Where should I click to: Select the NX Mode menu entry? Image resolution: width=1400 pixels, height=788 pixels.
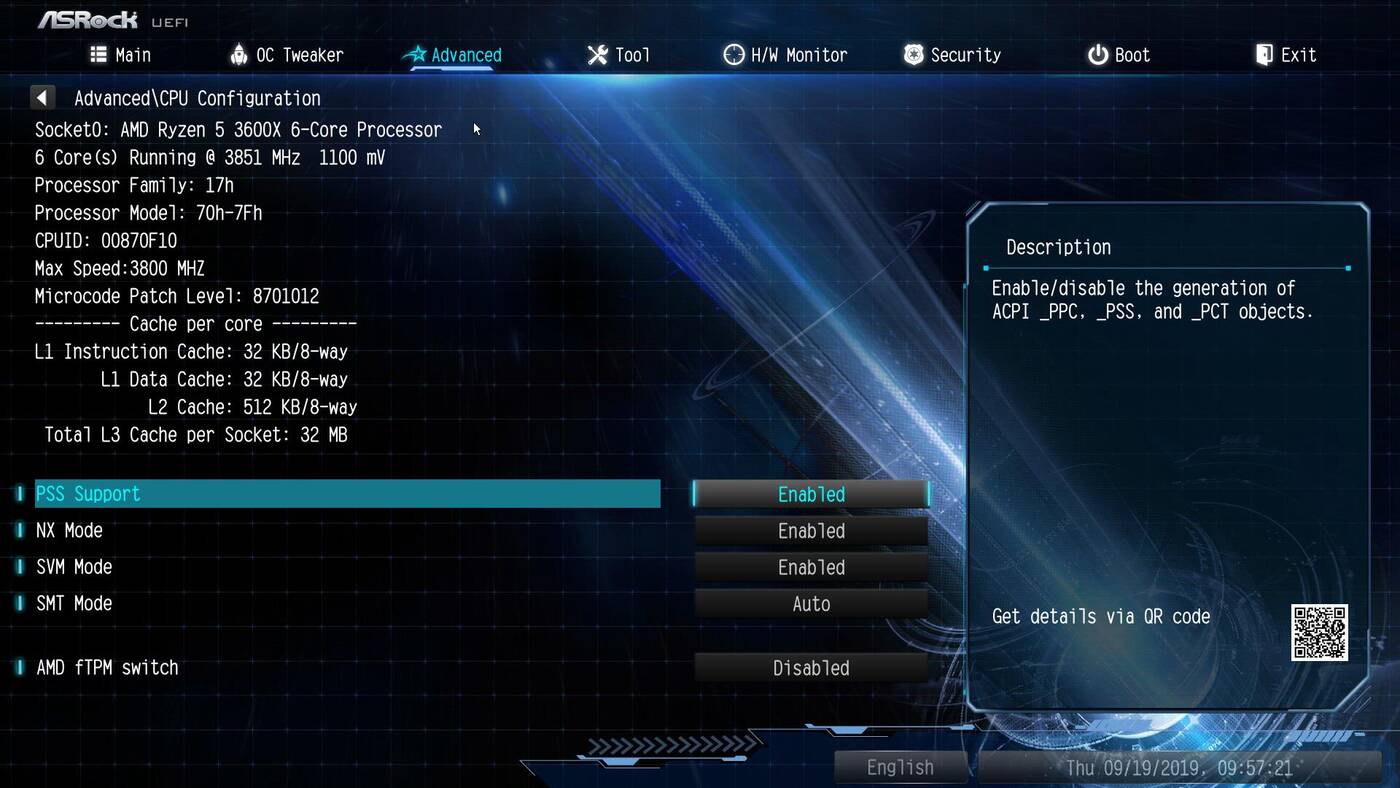click(70, 531)
